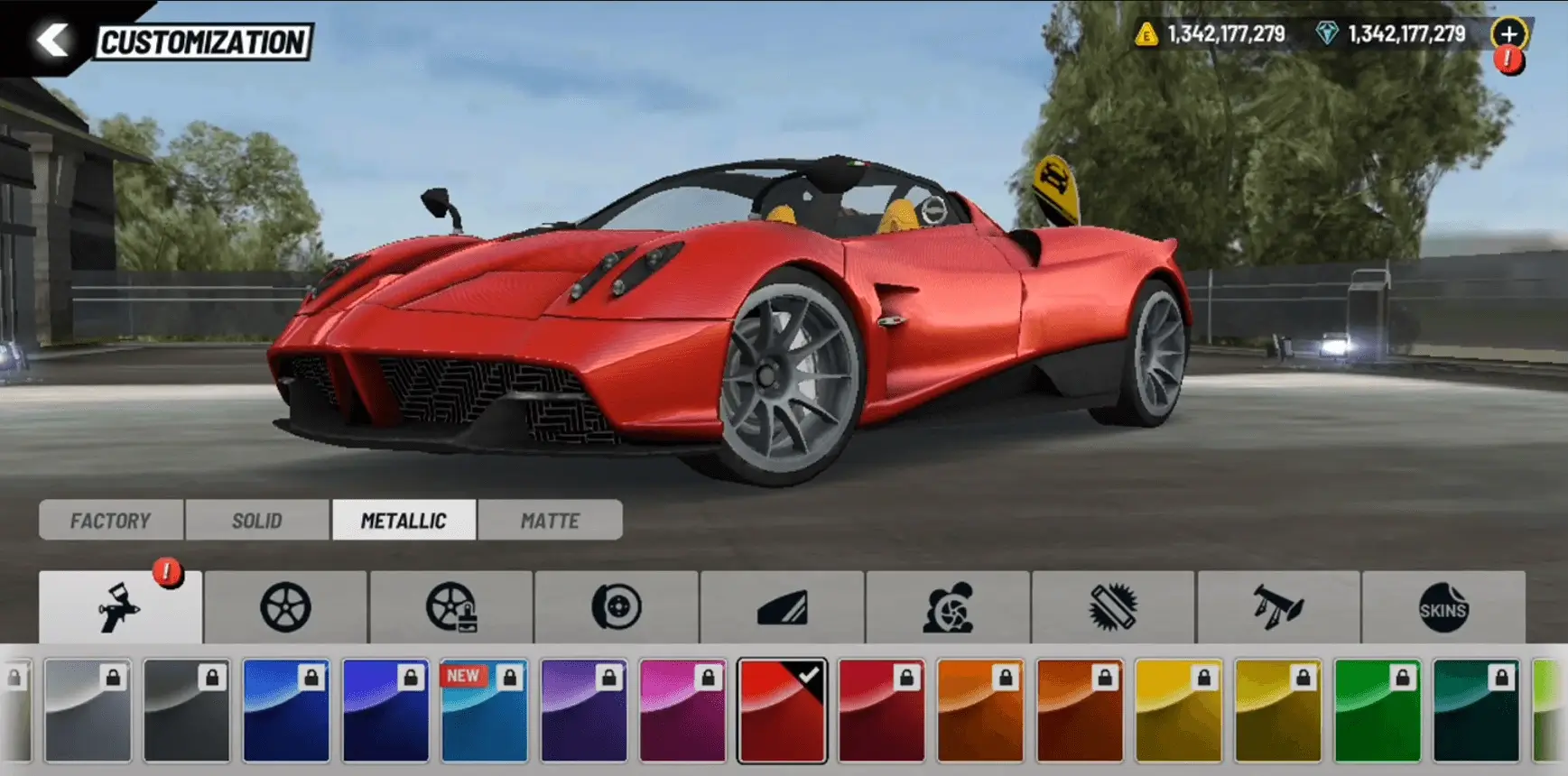This screenshot has width=1568, height=776.
Task: Select the paint spray gun tool
Action: tap(118, 609)
